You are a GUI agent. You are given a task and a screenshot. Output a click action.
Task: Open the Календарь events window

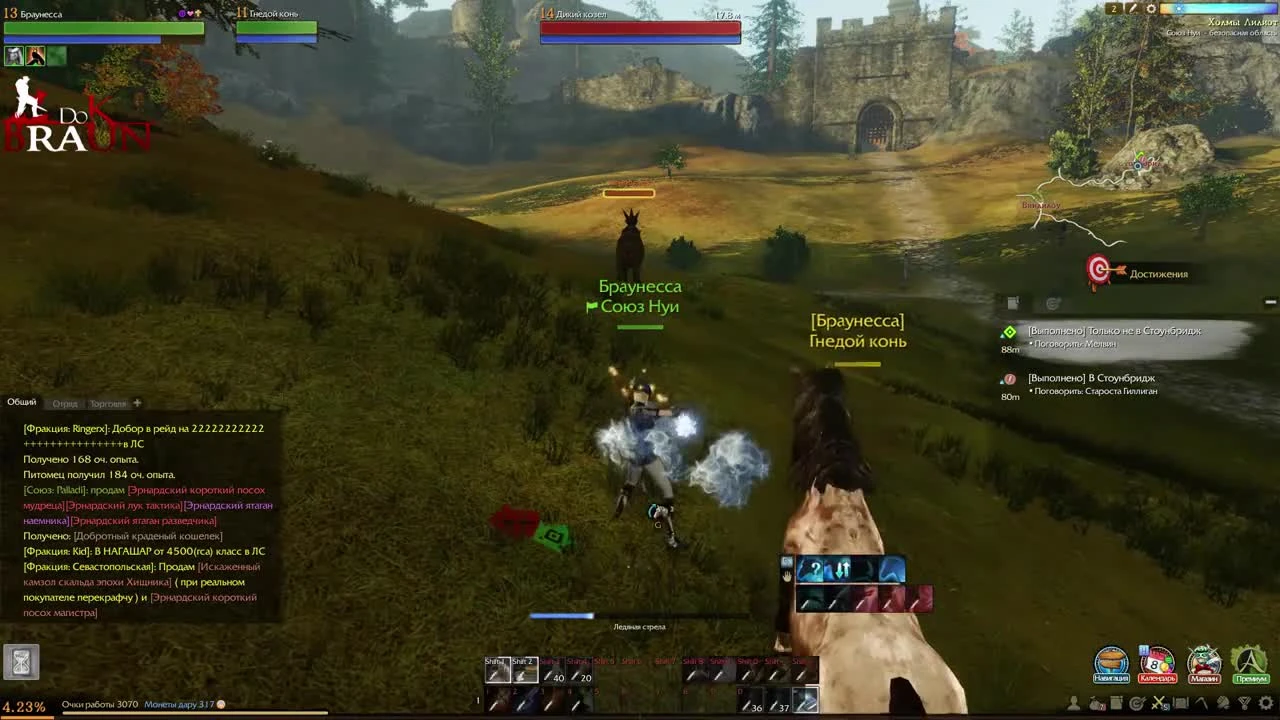click(x=1157, y=662)
